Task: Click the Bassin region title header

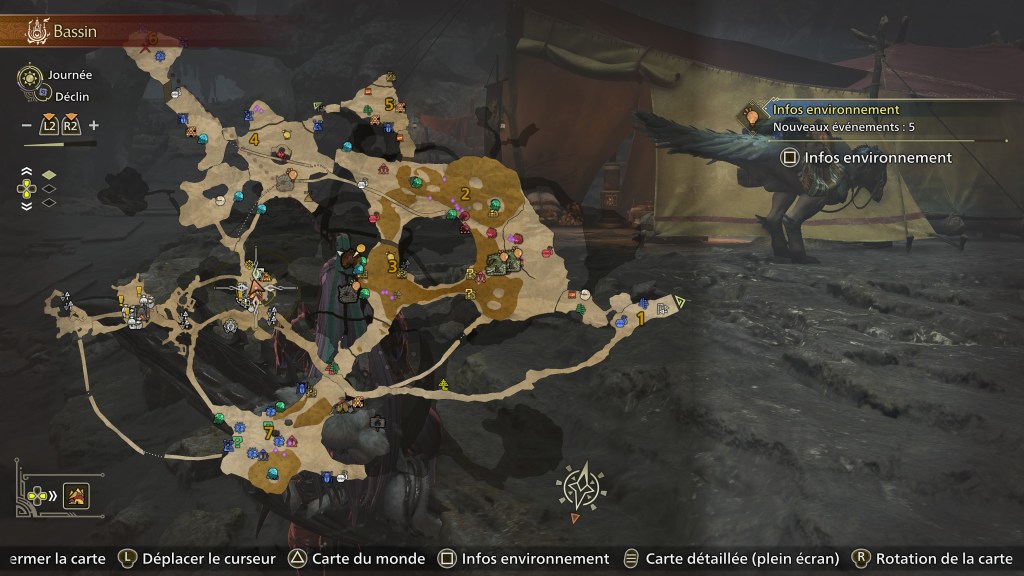Action: [x=76, y=32]
